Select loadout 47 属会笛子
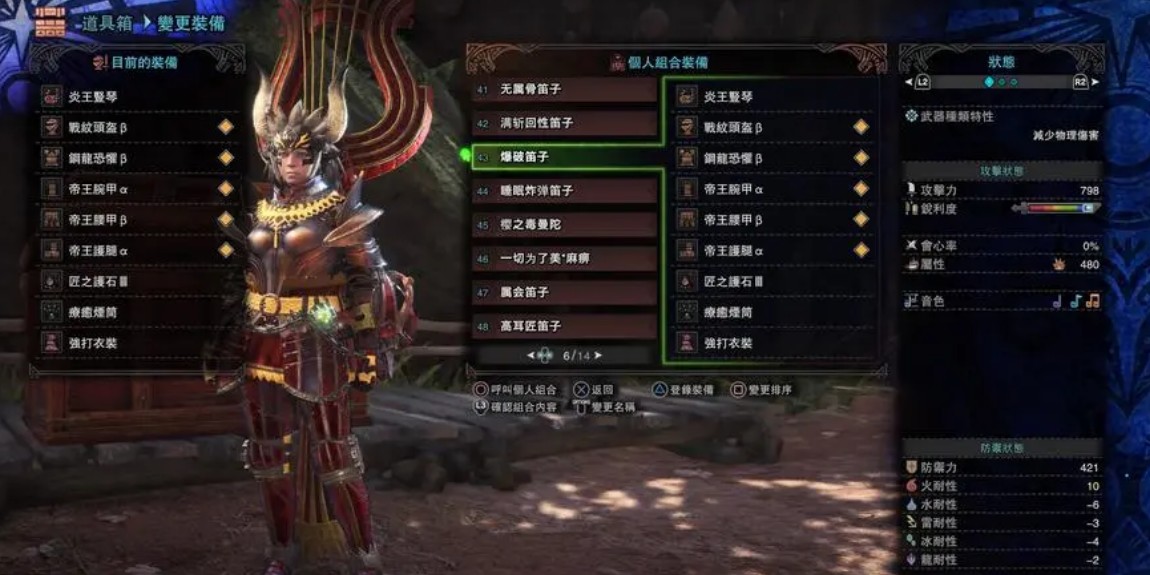This screenshot has height=575, width=1150. click(565, 292)
